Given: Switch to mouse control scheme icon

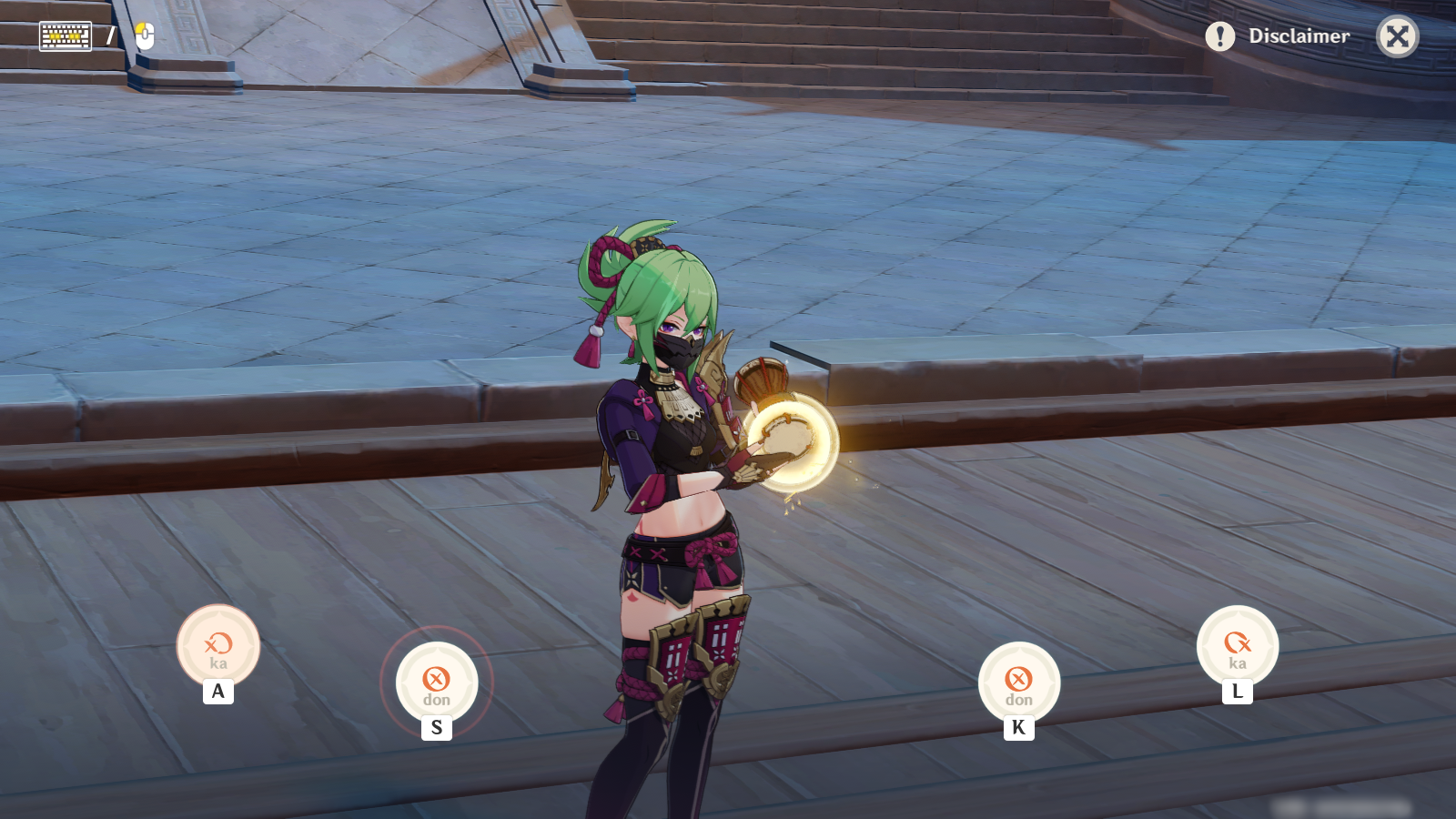Looking at the screenshot, I should [x=145, y=36].
